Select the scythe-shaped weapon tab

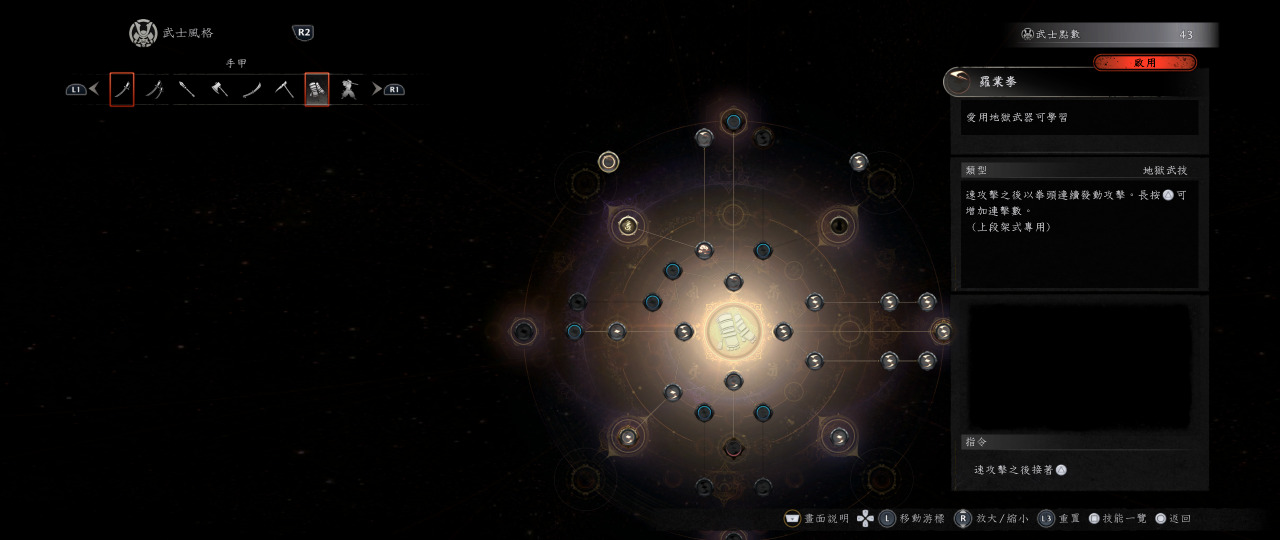pyautogui.click(x=284, y=90)
